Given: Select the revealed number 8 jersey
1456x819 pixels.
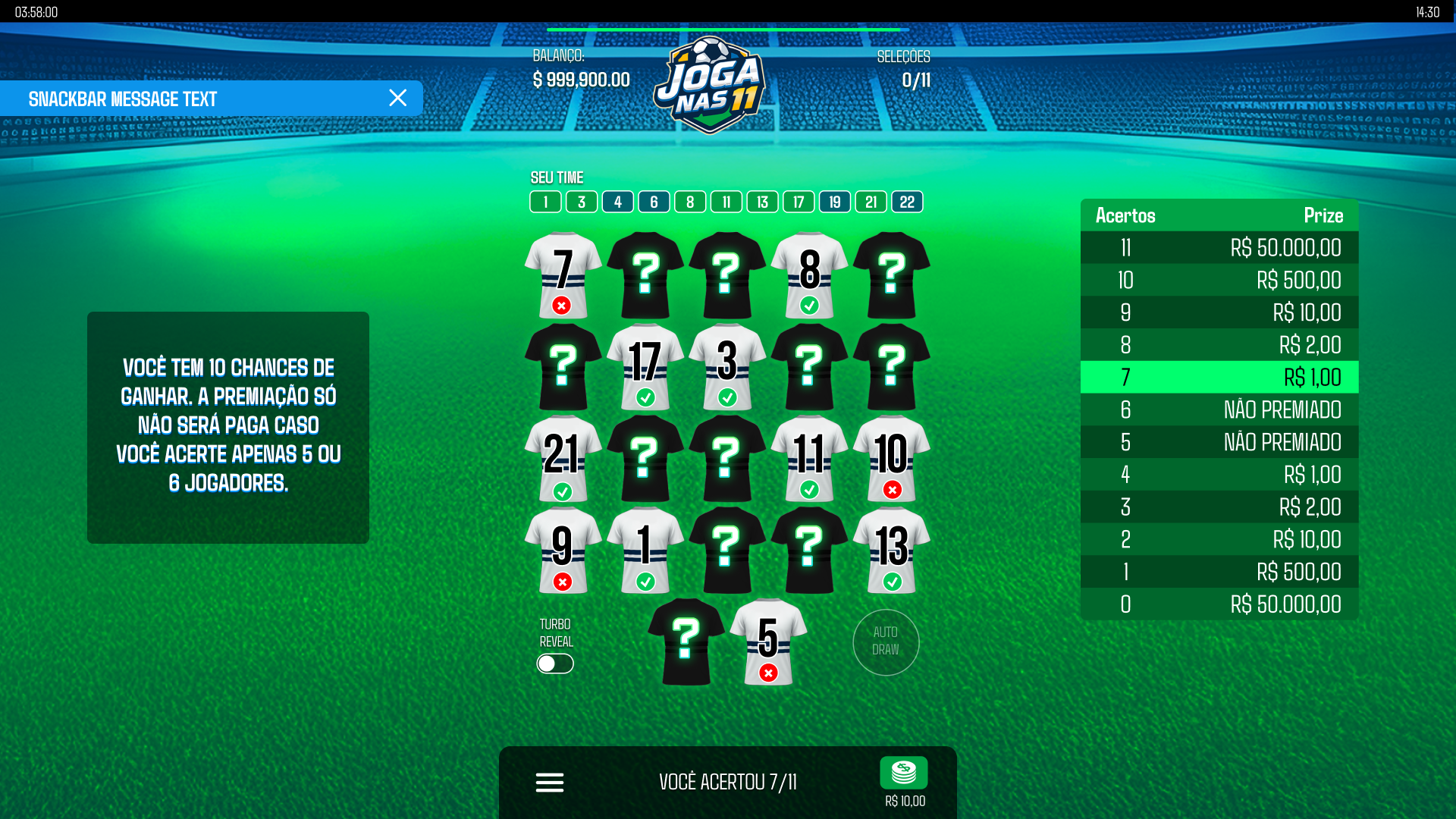Looking at the screenshot, I should coord(809,275).
